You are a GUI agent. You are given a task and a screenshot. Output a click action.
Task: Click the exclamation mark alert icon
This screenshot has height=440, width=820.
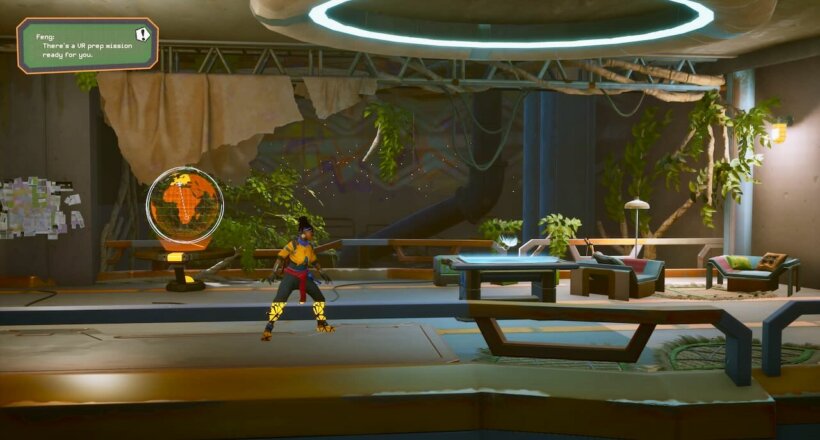[x=142, y=34]
